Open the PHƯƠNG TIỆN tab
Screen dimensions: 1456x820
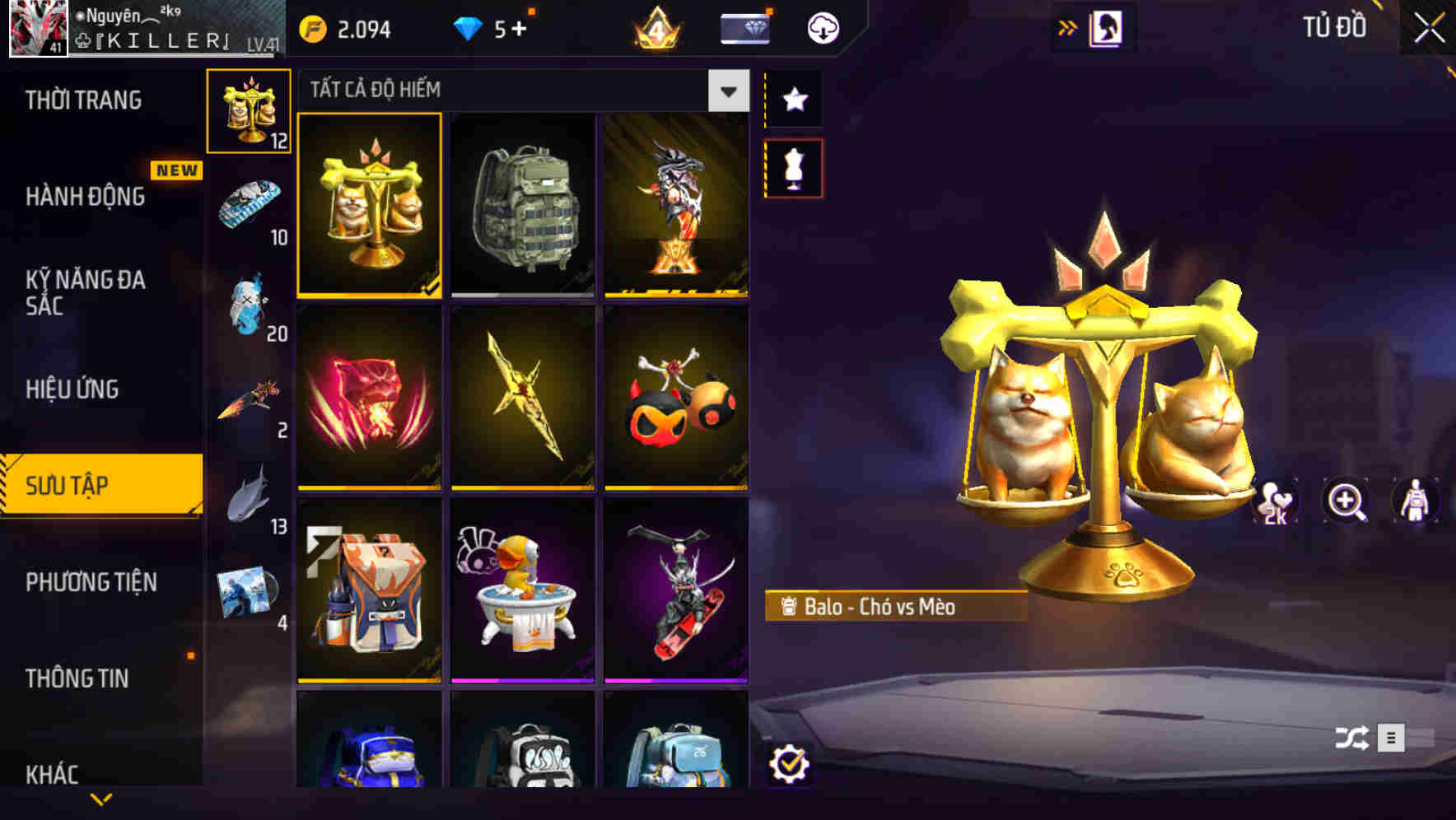(91, 582)
